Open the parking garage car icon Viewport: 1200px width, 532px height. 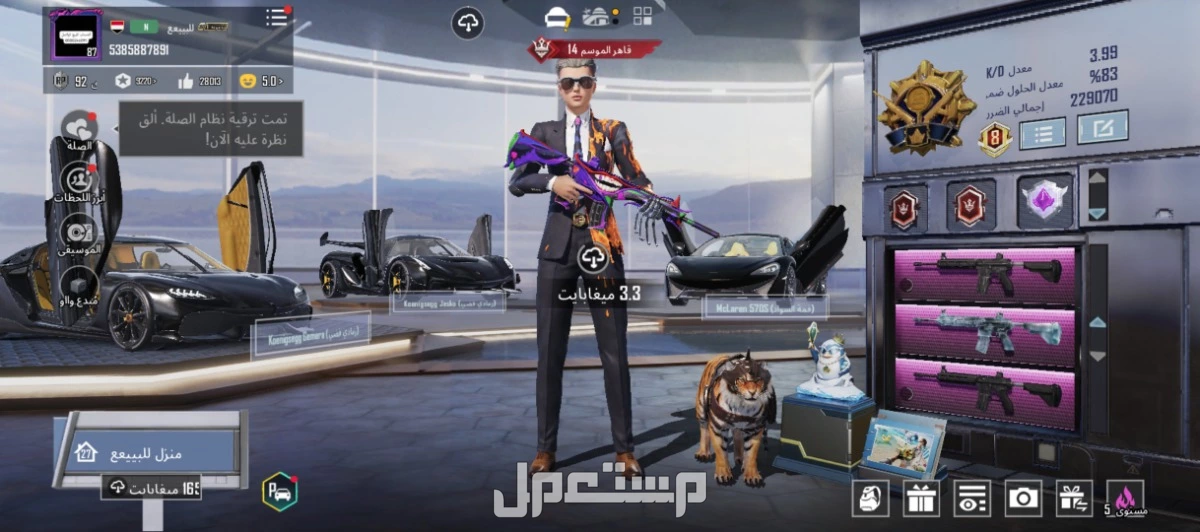coord(280,490)
